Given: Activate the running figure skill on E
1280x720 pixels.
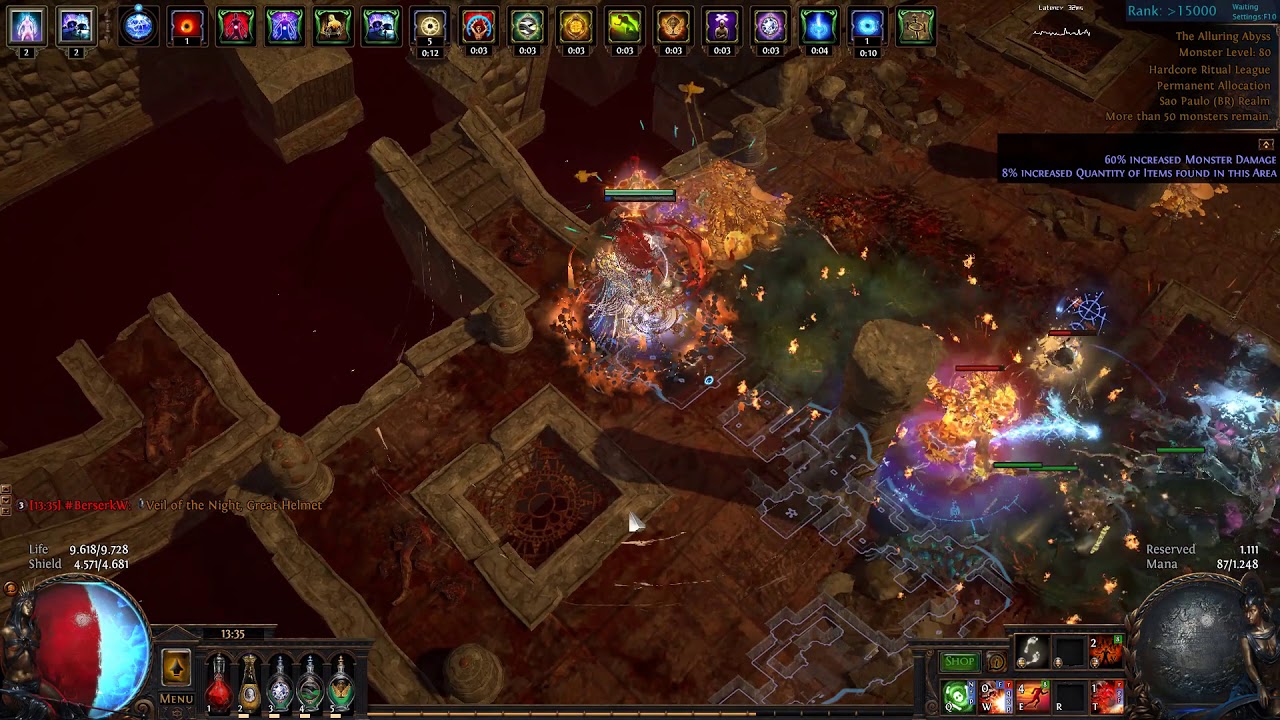Looking at the screenshot, I should (1032, 695).
